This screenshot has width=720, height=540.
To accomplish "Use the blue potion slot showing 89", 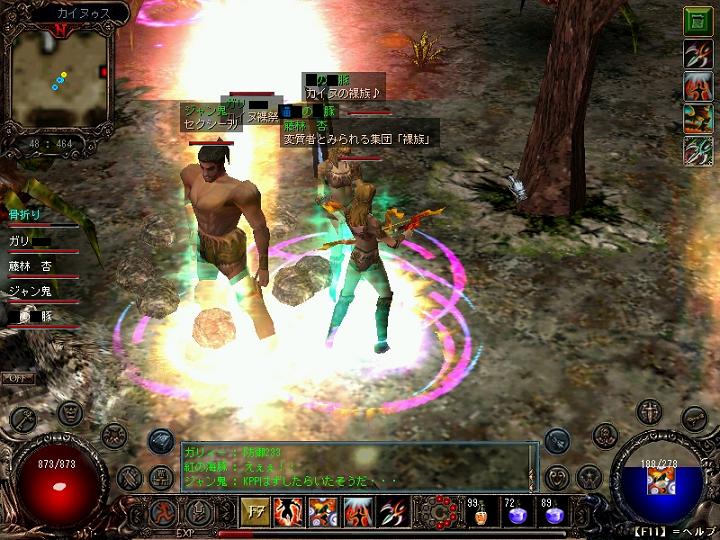I will [x=553, y=513].
